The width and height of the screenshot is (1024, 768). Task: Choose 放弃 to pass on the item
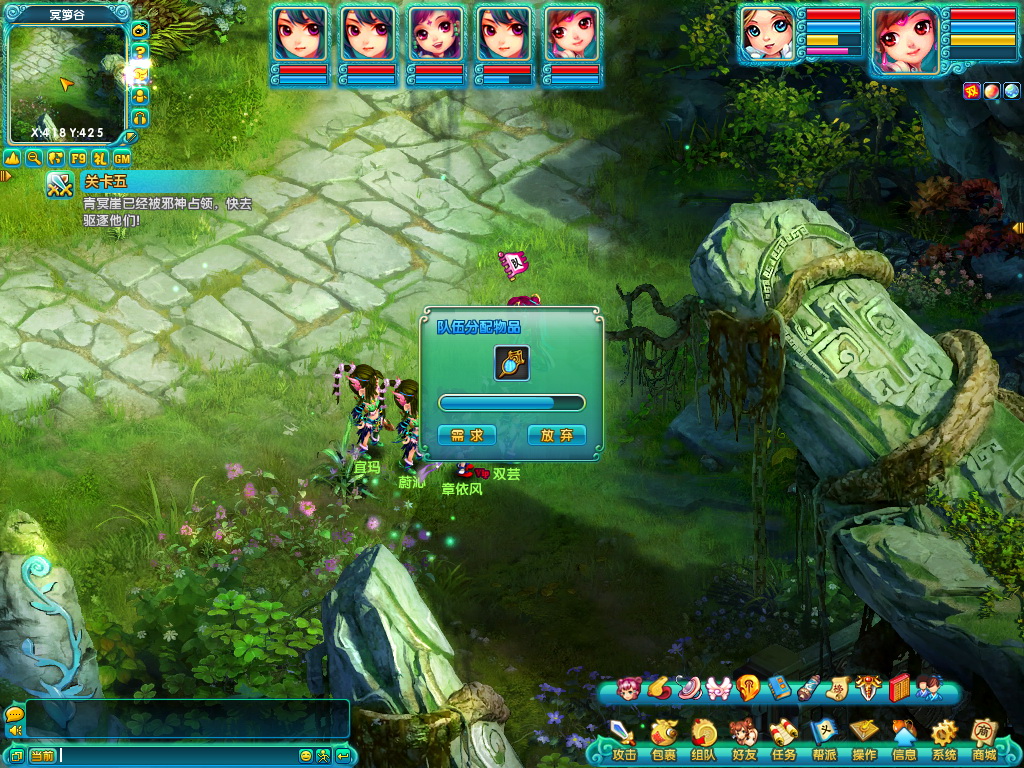[x=556, y=435]
